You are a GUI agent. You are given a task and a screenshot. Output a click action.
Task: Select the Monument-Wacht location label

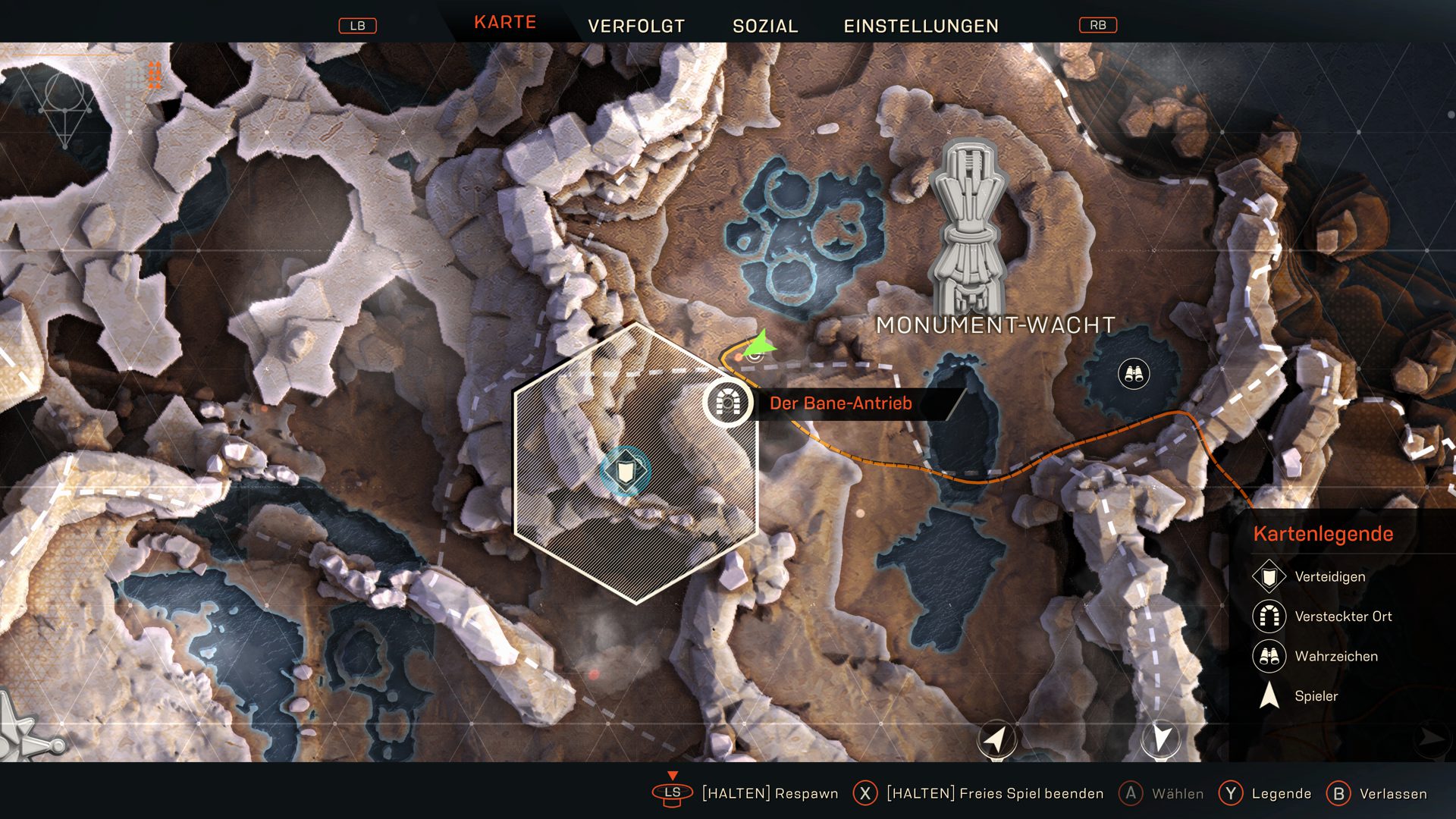(x=995, y=325)
